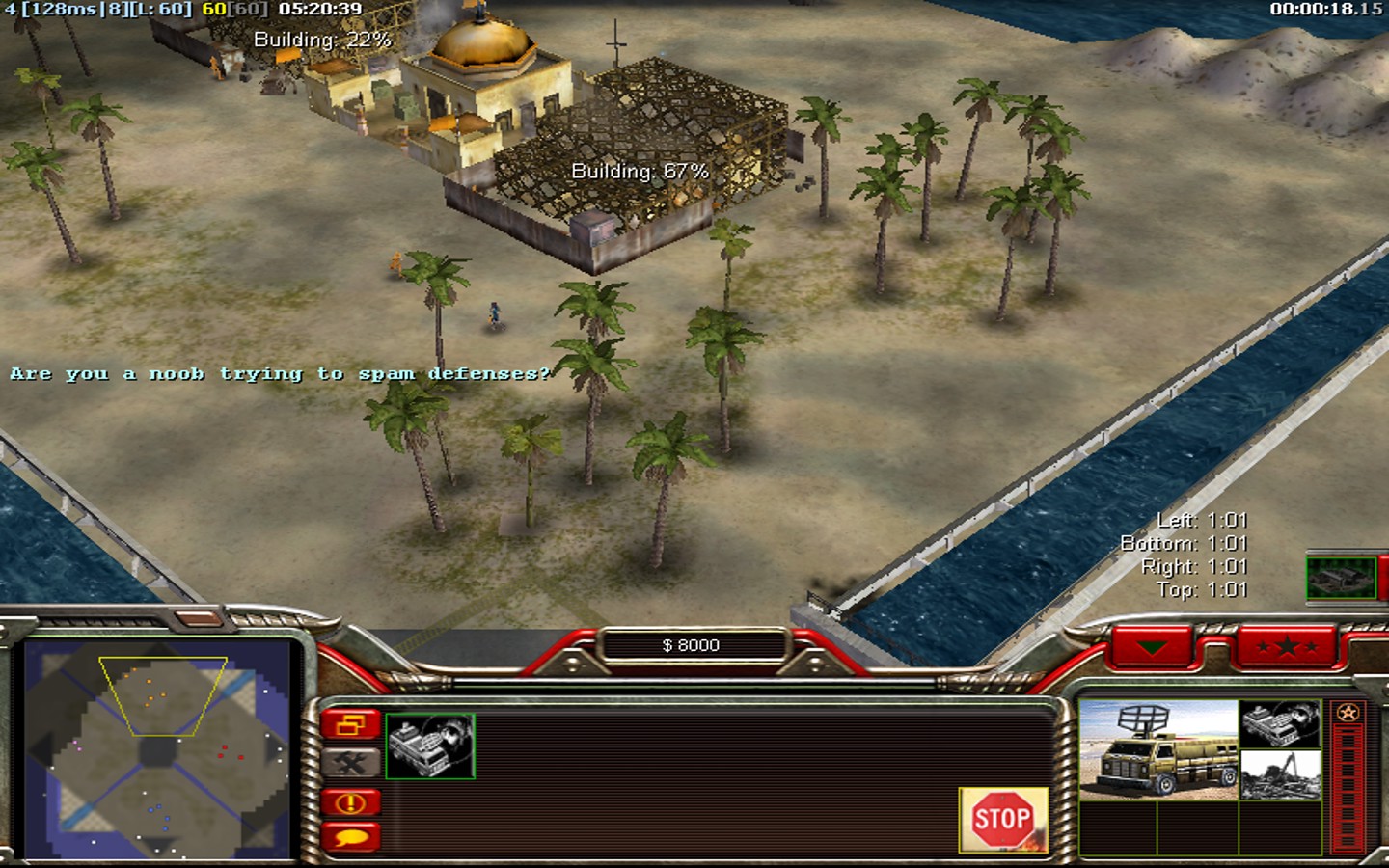Click the exclamation mark beacon button

coord(350,801)
